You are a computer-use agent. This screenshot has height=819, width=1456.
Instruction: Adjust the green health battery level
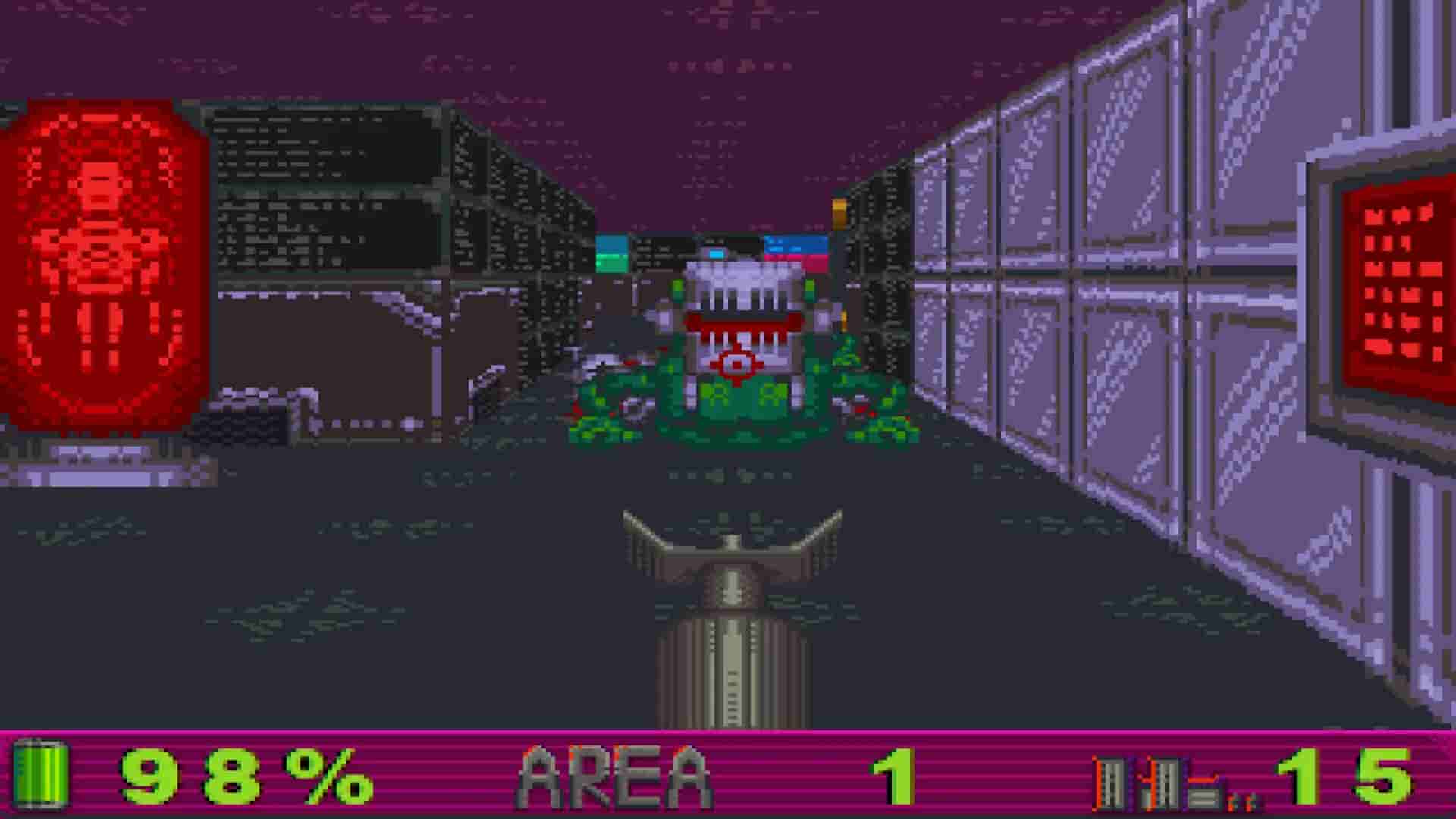[x=42, y=775]
